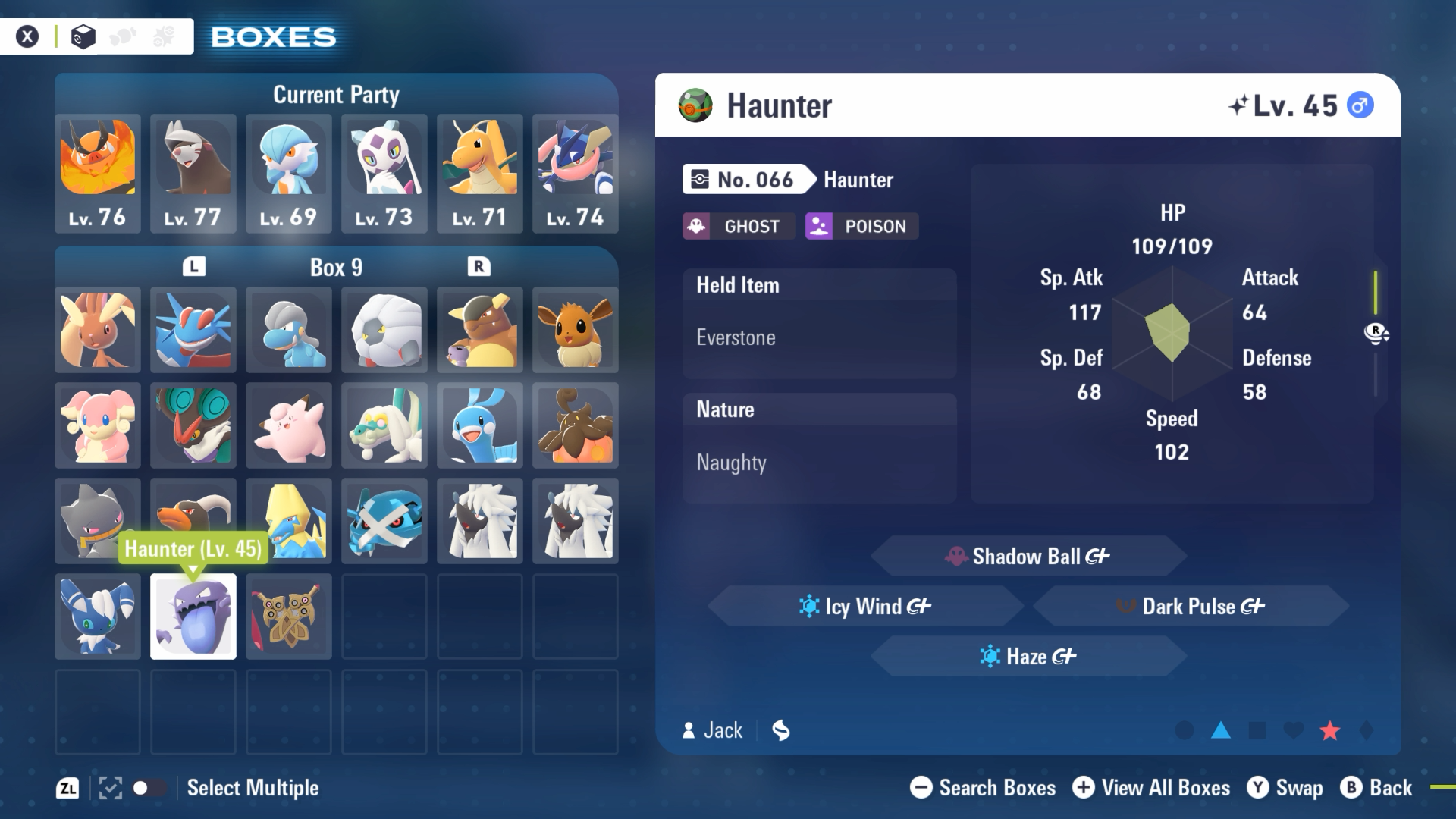Select the Shadow Ball move

click(1028, 557)
